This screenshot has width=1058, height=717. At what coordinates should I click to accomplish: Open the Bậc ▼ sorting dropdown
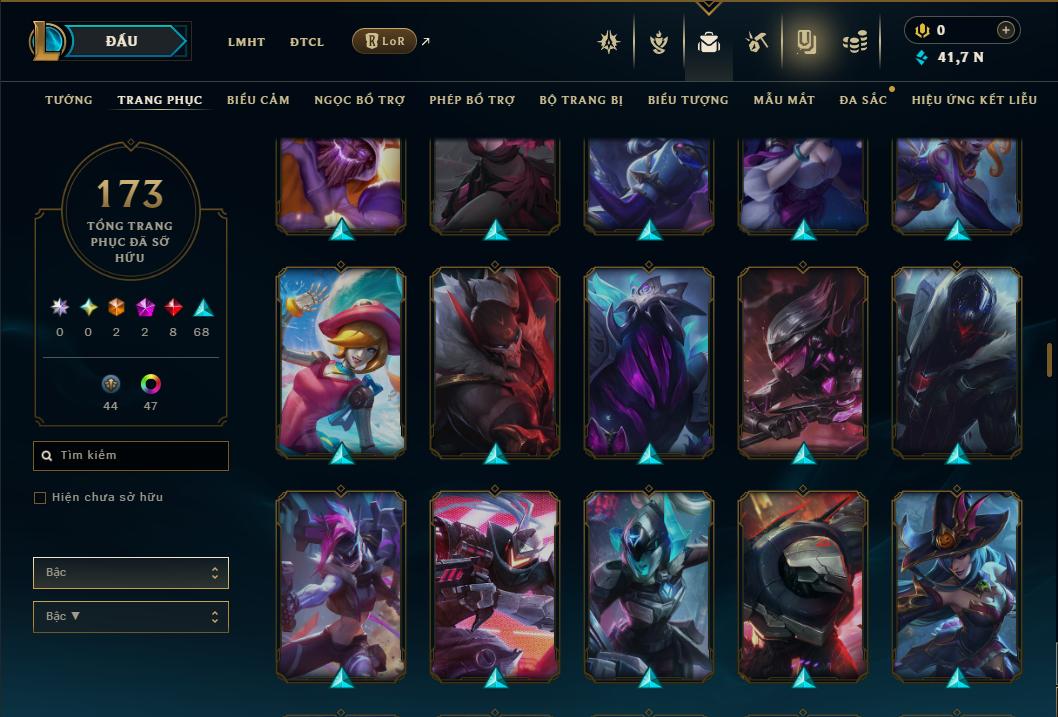click(131, 616)
